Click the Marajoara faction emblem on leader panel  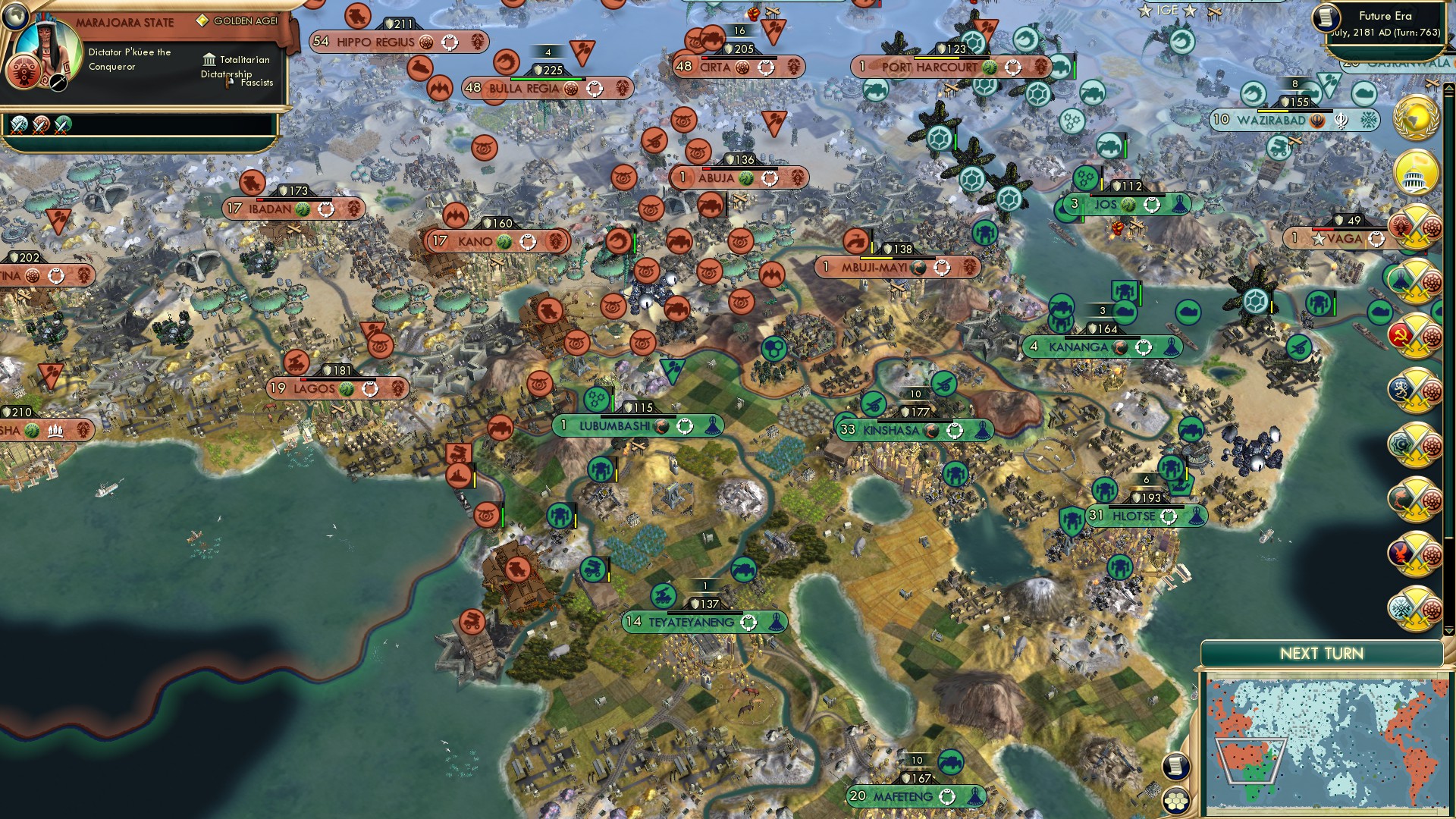tap(24, 72)
